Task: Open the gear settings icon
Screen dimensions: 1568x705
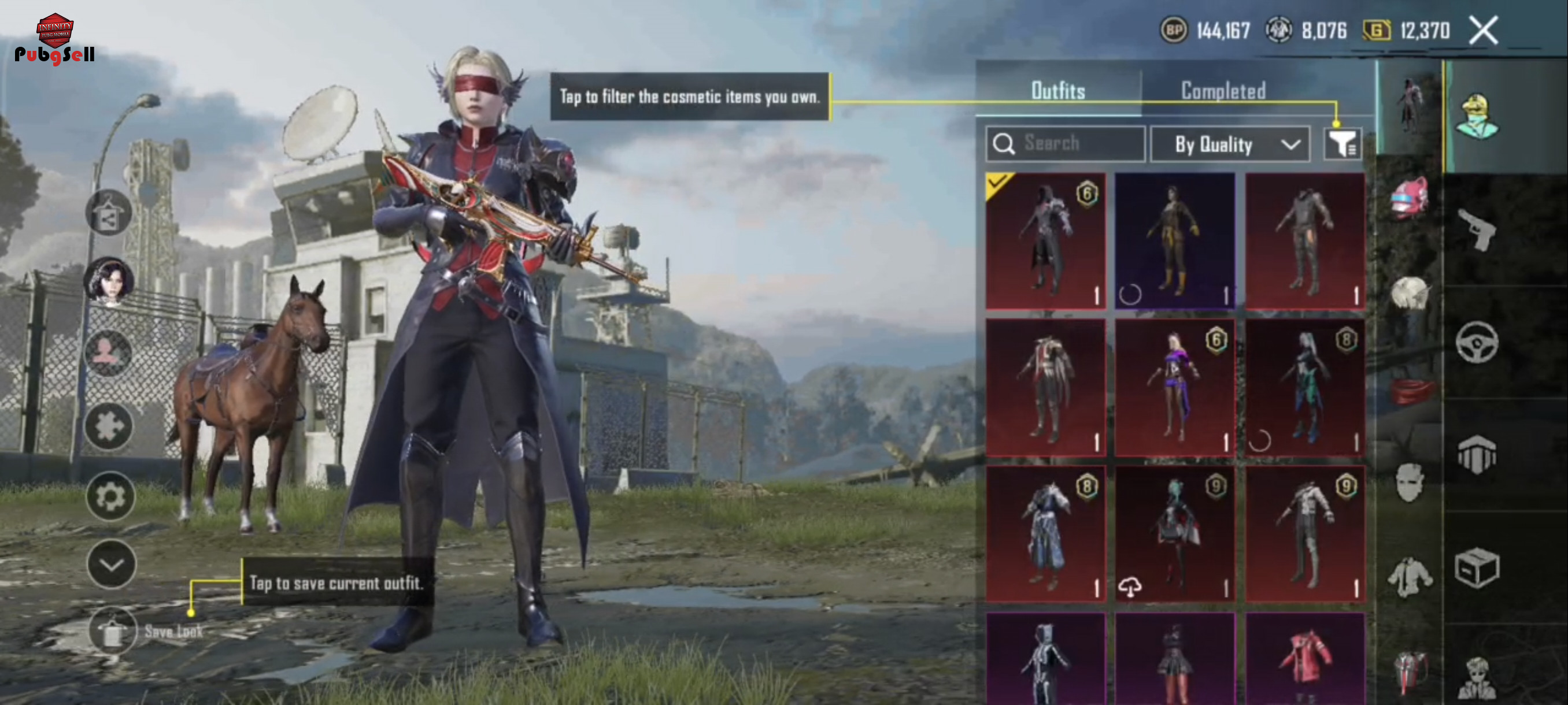Action: coord(110,497)
